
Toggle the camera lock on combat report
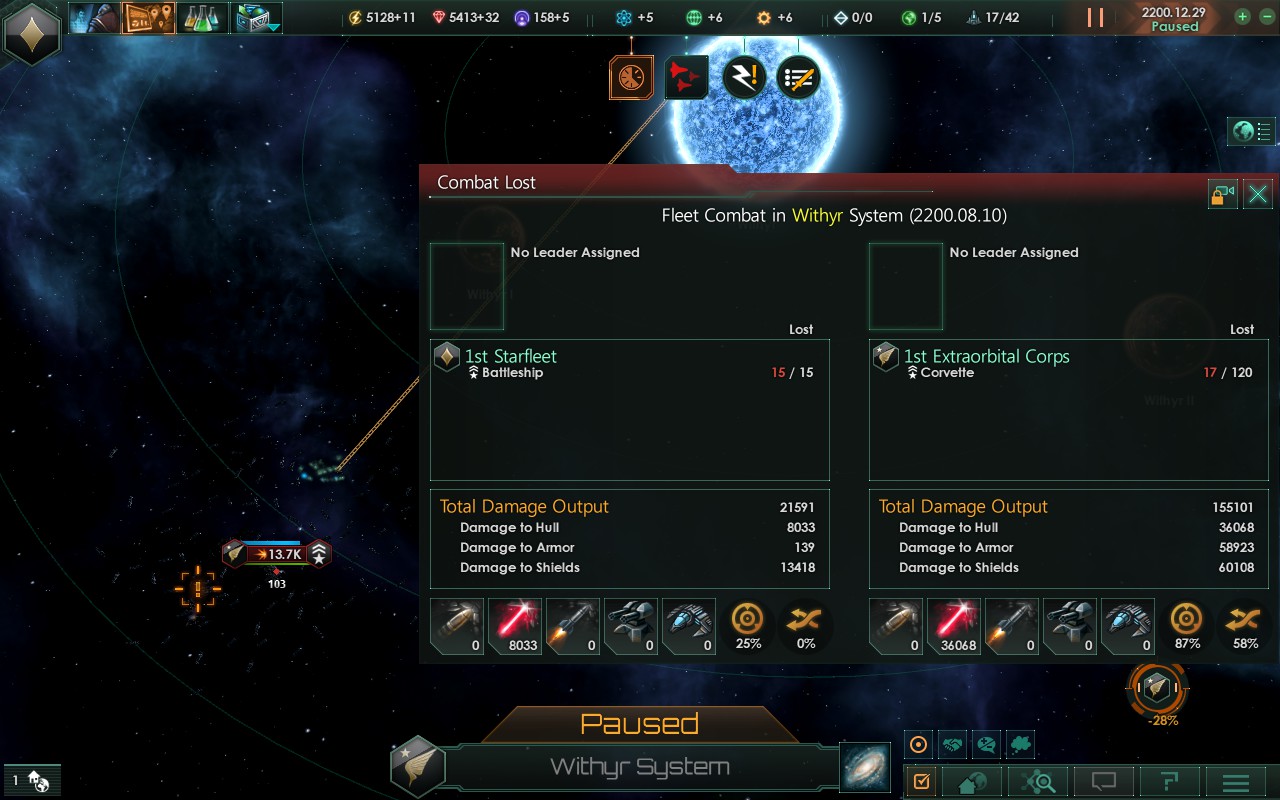(1223, 194)
